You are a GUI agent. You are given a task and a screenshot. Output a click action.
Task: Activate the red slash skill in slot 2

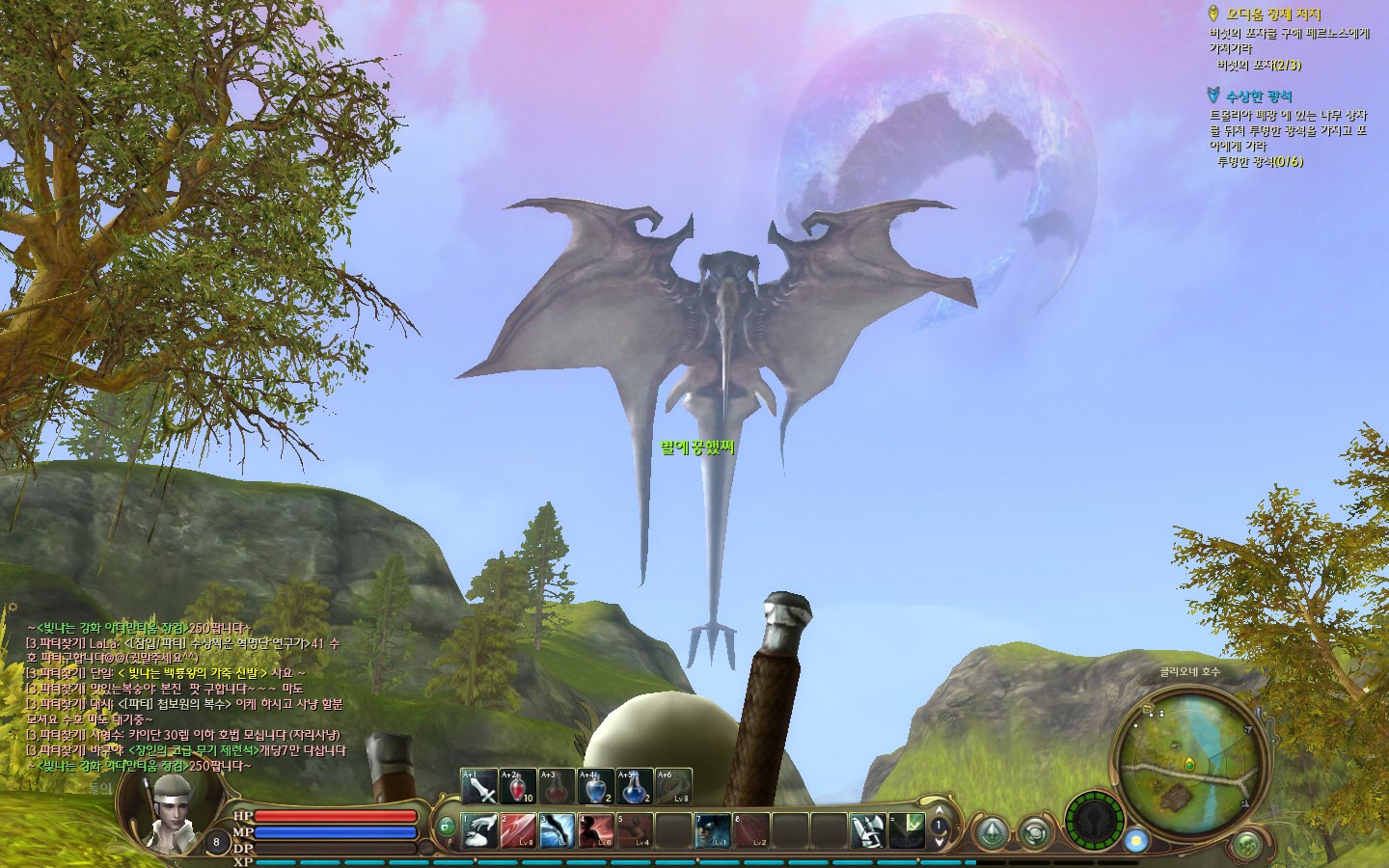[518, 830]
